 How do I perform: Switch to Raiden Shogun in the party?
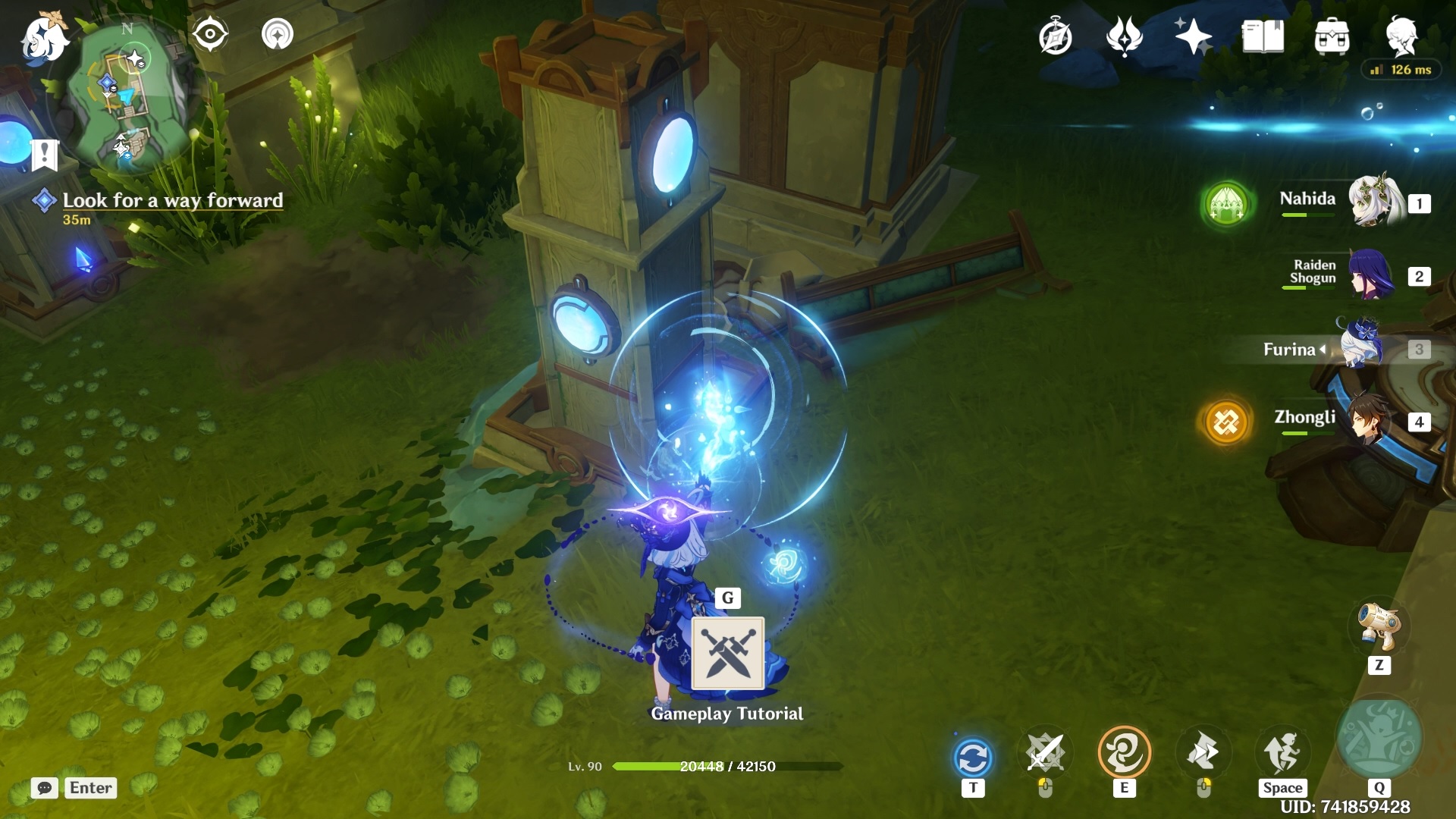pos(1371,275)
